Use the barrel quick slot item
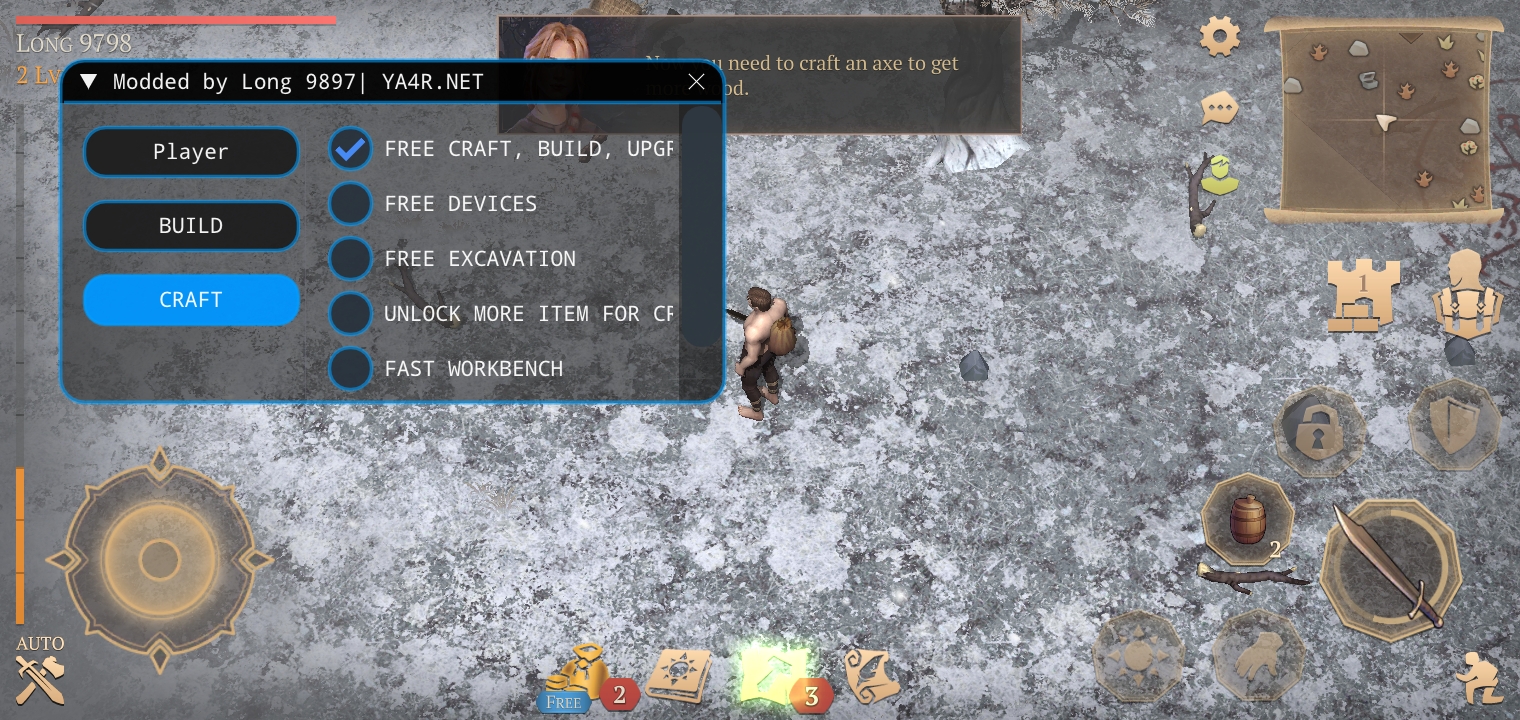The image size is (1520, 720). tap(1247, 520)
